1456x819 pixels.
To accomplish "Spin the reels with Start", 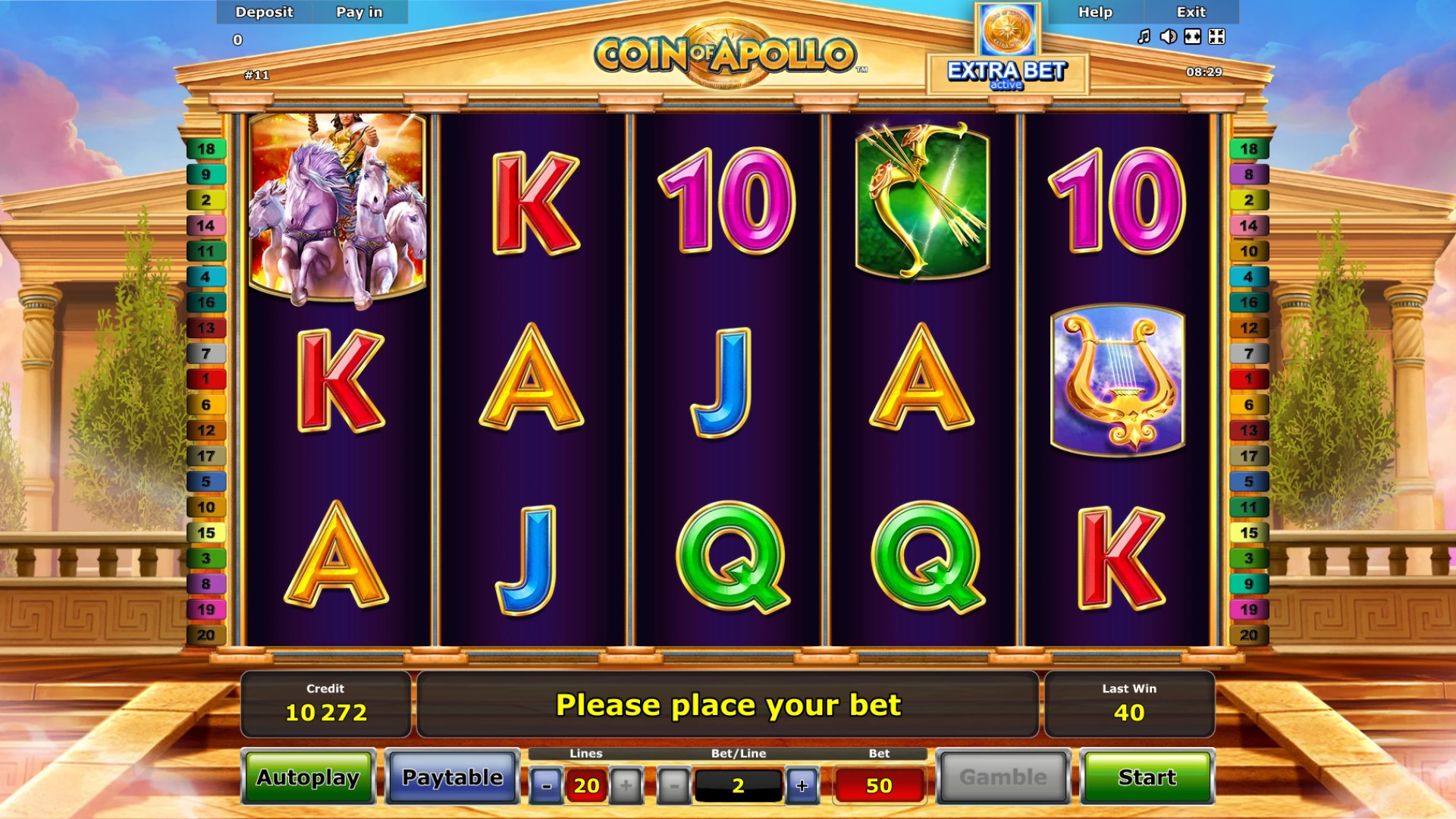I will click(1147, 777).
